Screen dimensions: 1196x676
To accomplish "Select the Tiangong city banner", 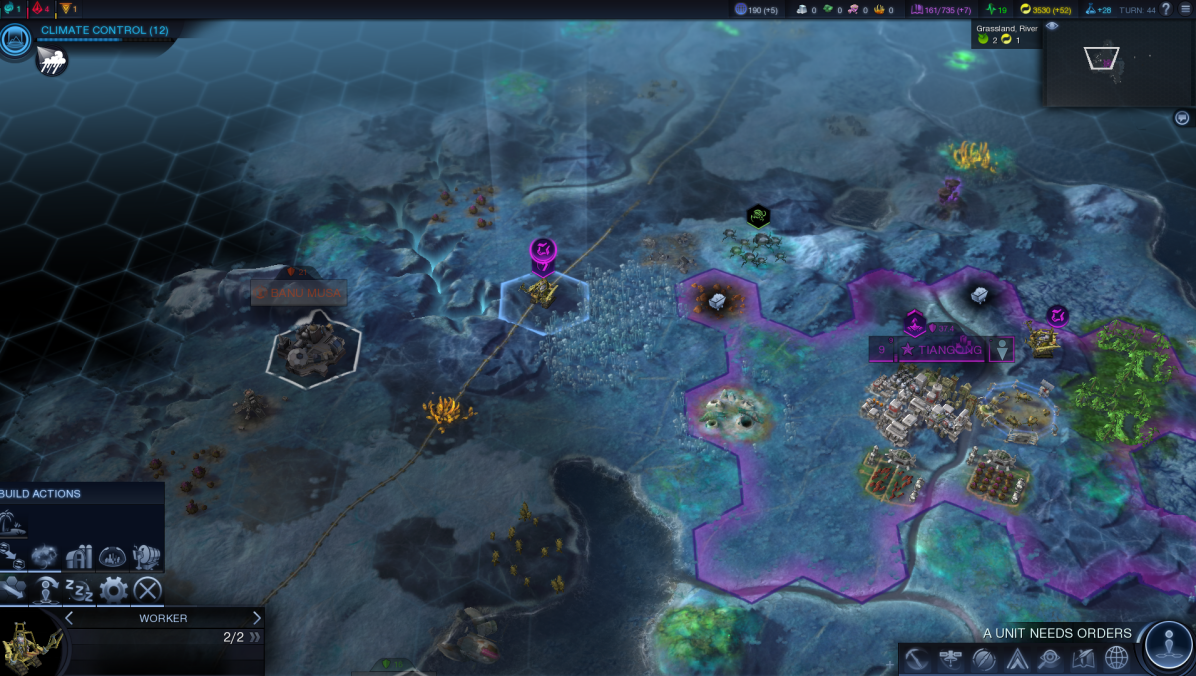I will pyautogui.click(x=939, y=350).
